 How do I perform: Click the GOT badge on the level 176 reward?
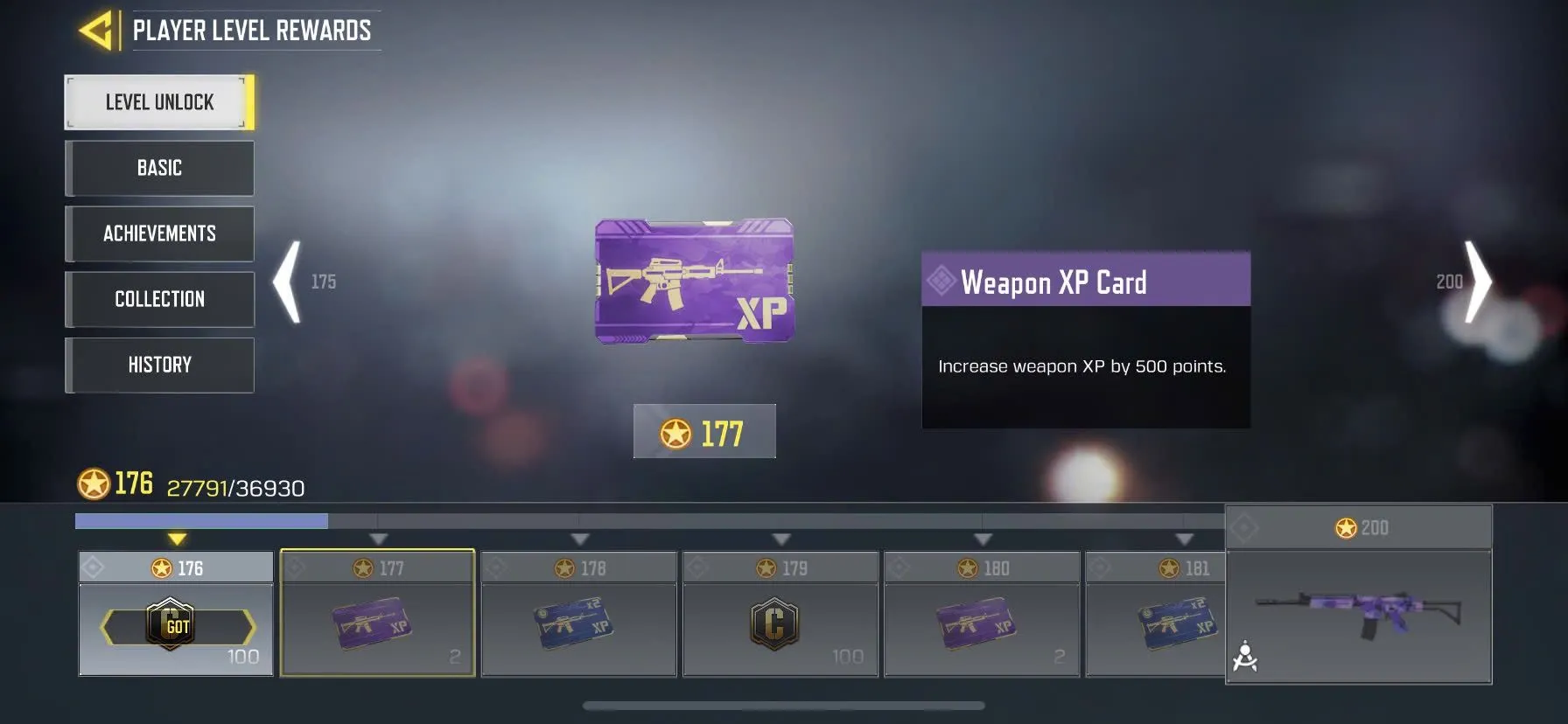click(171, 623)
